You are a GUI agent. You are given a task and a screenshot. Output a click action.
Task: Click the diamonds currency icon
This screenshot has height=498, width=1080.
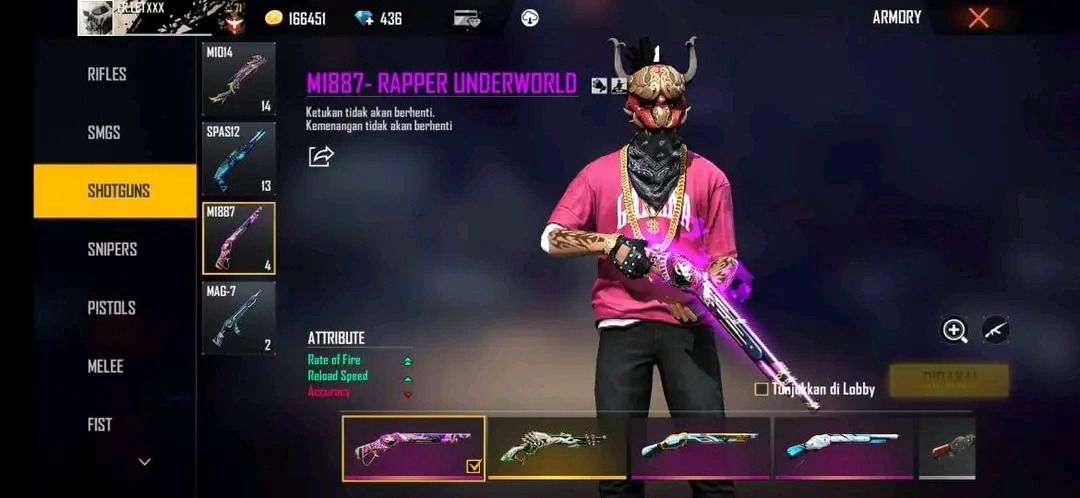365,18
